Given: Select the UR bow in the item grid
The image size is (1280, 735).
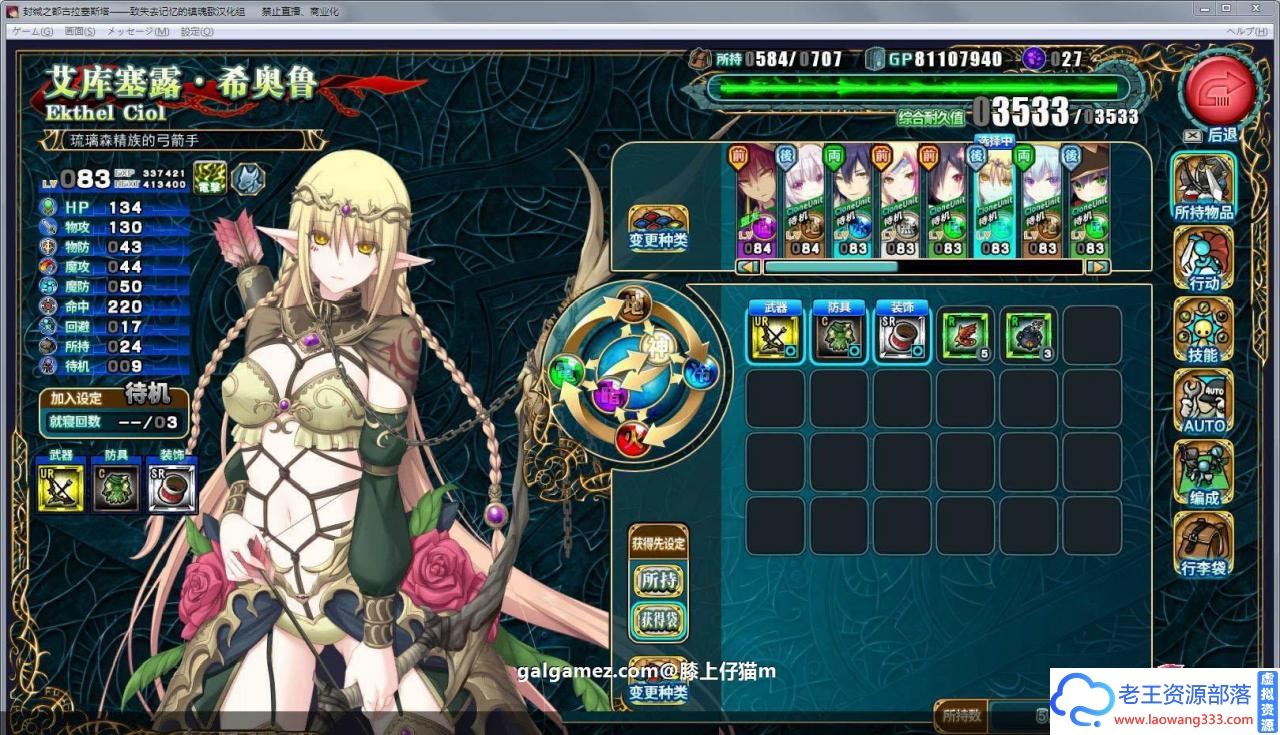Looking at the screenshot, I should (x=775, y=336).
